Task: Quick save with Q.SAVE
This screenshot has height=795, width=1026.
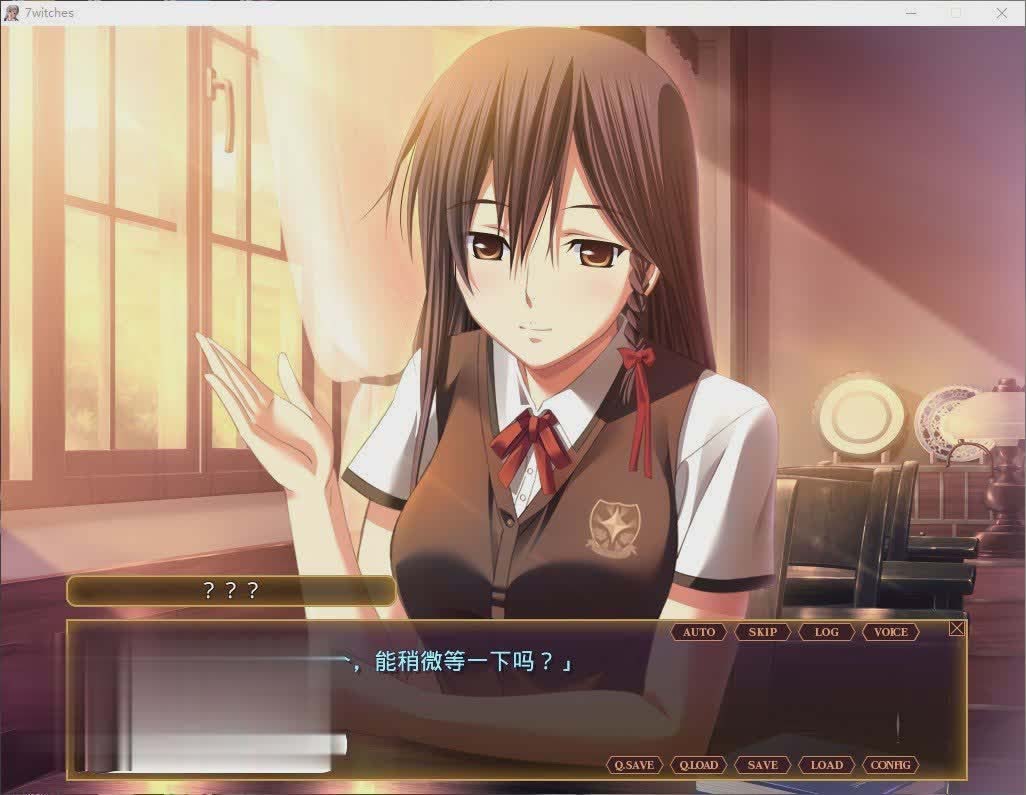Action: tap(634, 765)
